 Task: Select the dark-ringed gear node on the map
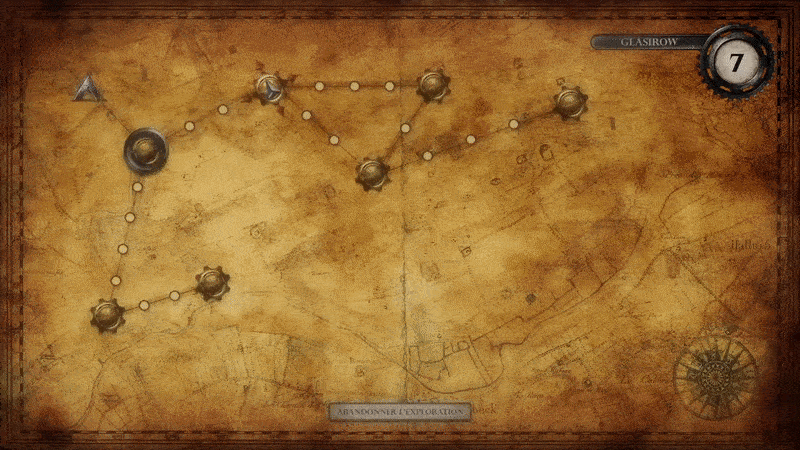pyautogui.click(x=146, y=151)
